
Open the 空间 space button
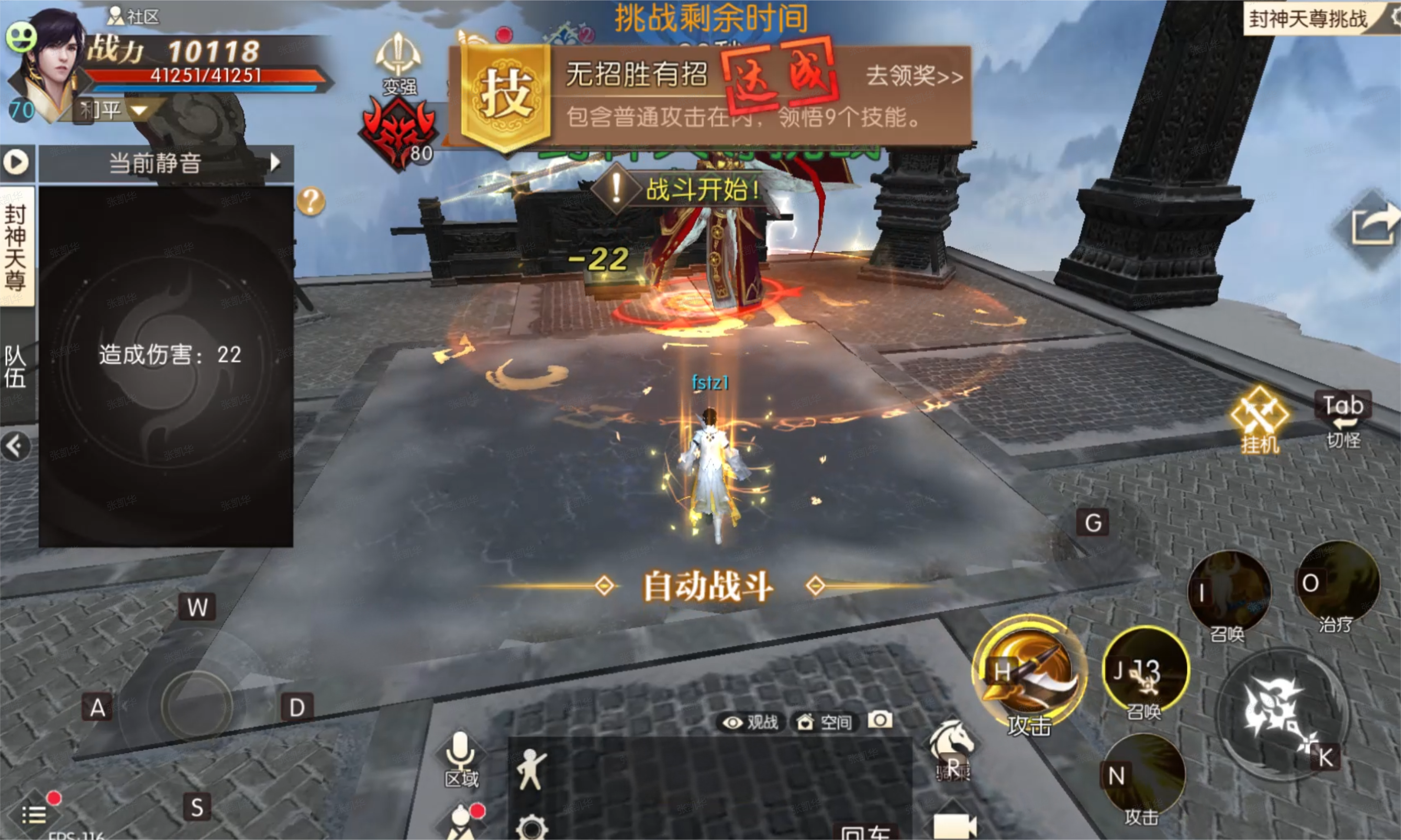click(824, 722)
